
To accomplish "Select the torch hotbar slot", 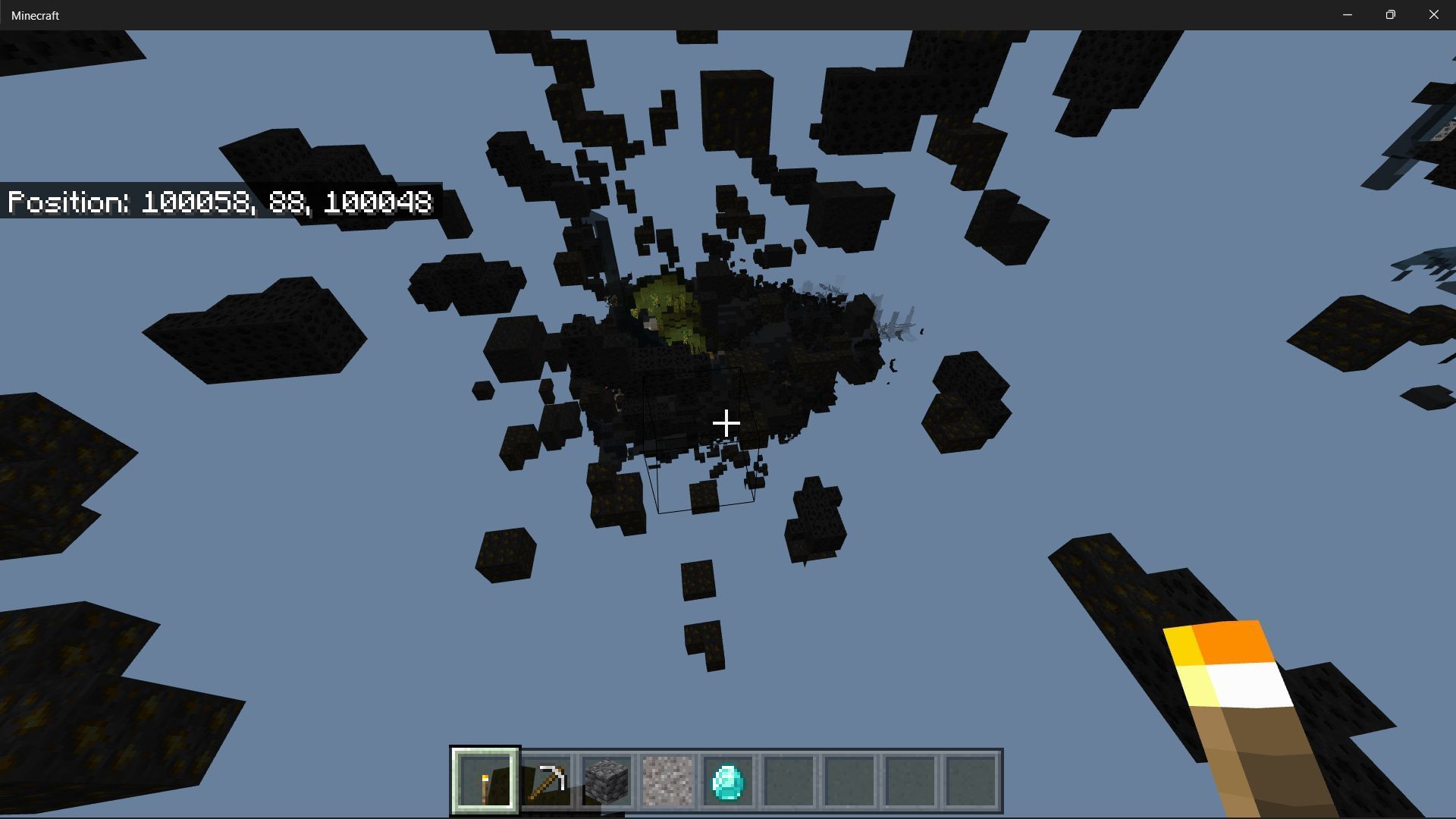I will (485, 780).
